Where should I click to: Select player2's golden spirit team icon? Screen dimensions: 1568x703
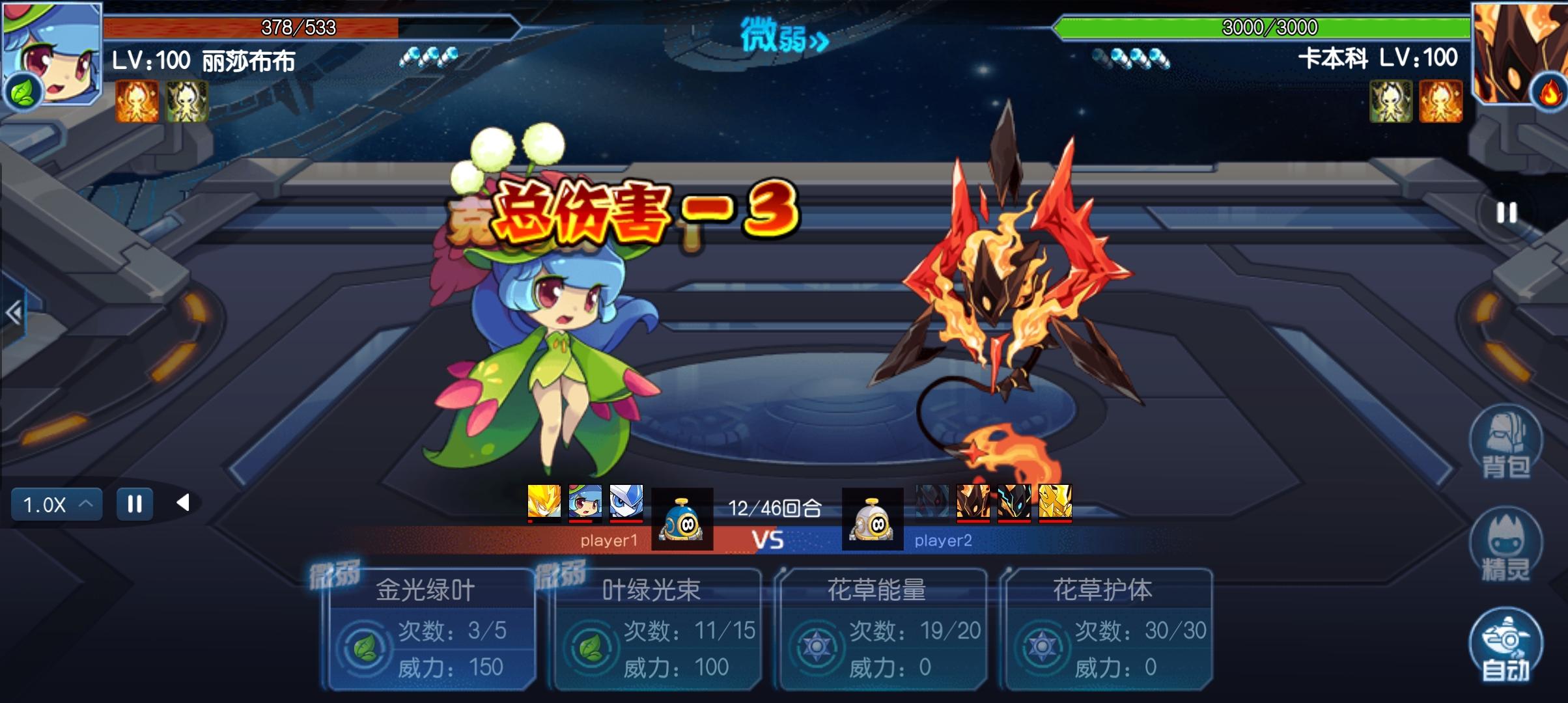[1055, 503]
